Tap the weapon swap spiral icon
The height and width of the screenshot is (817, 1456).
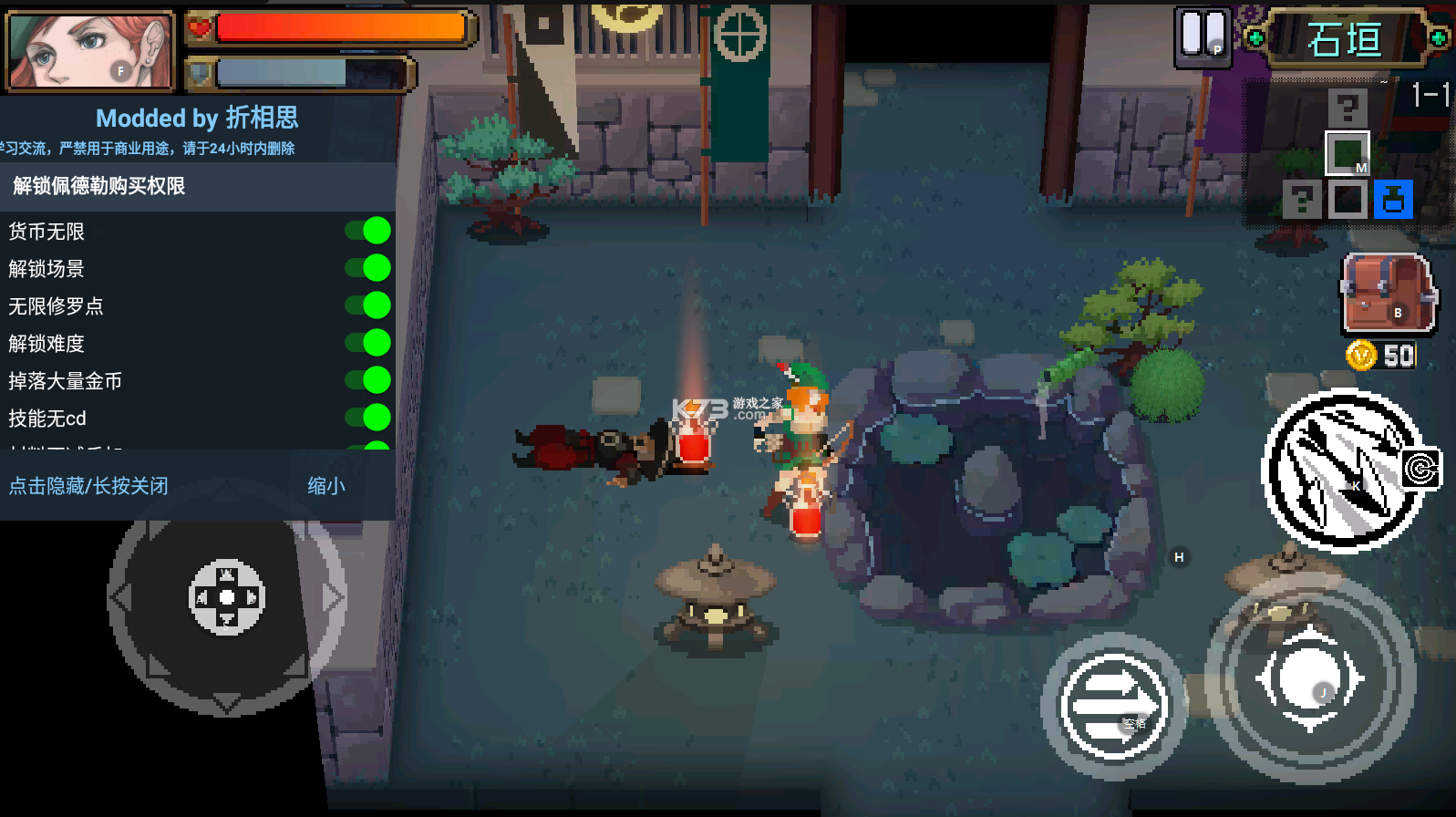[1420, 469]
